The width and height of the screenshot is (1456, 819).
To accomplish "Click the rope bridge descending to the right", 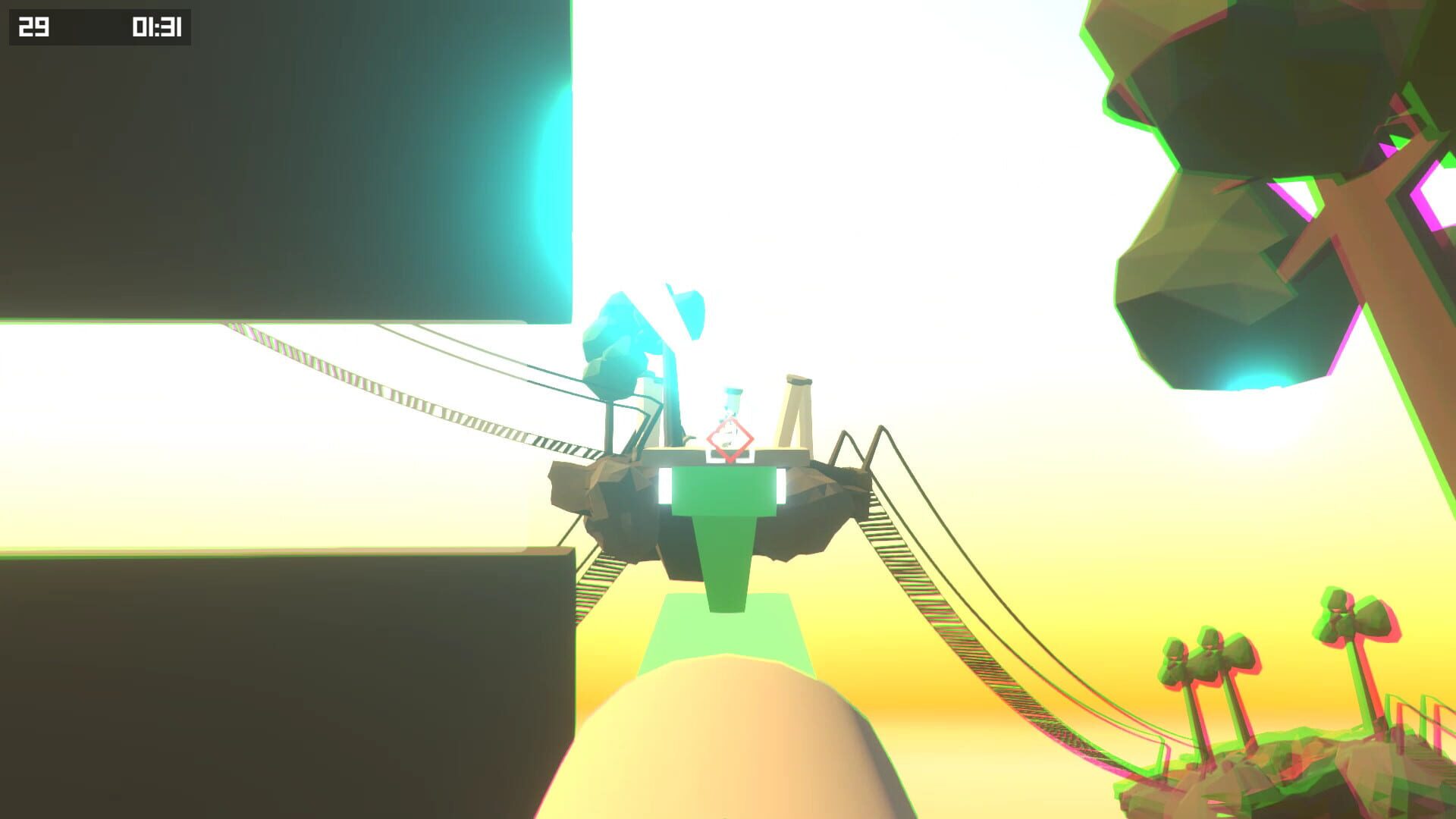I will 948,607.
